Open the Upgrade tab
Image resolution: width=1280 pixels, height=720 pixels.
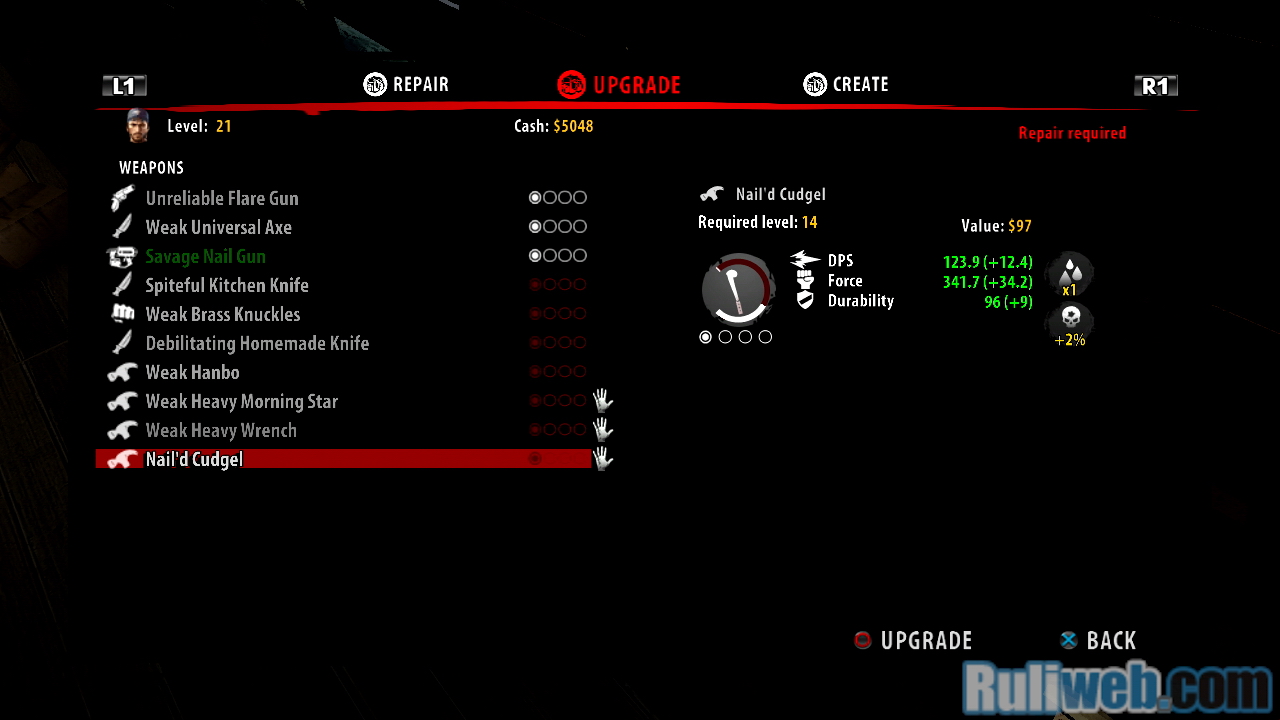(619, 85)
